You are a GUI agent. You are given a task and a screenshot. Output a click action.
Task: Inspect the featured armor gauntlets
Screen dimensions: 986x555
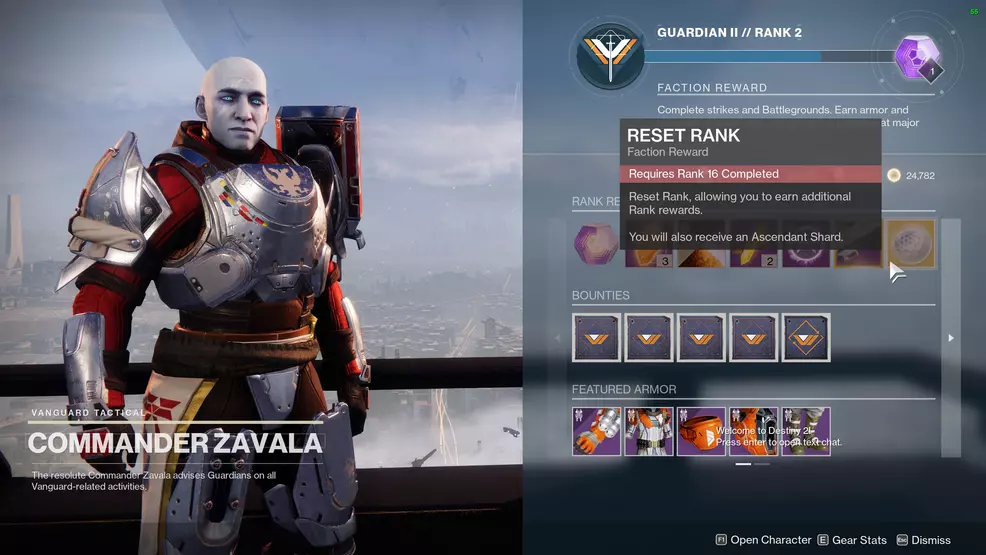coord(597,431)
